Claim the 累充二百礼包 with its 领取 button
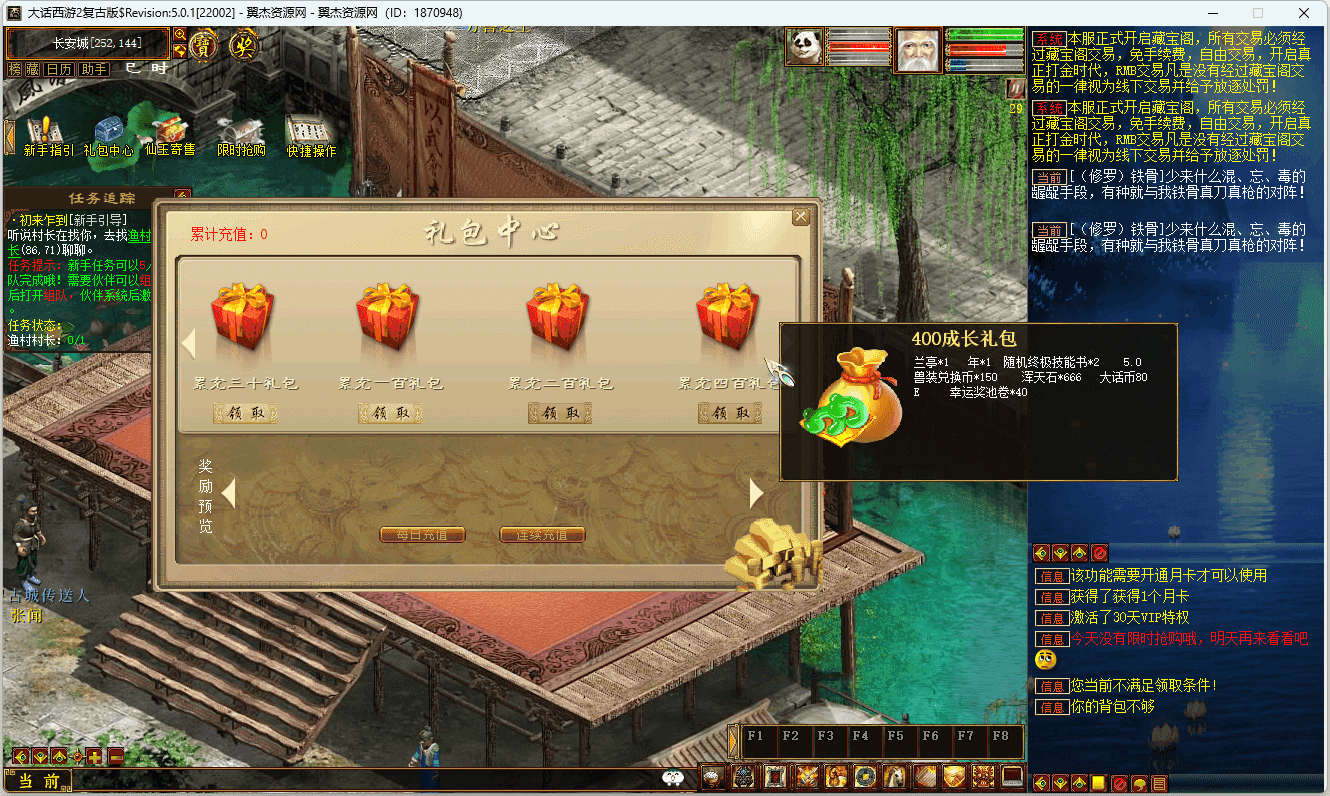The height and width of the screenshot is (796, 1330). 560,413
